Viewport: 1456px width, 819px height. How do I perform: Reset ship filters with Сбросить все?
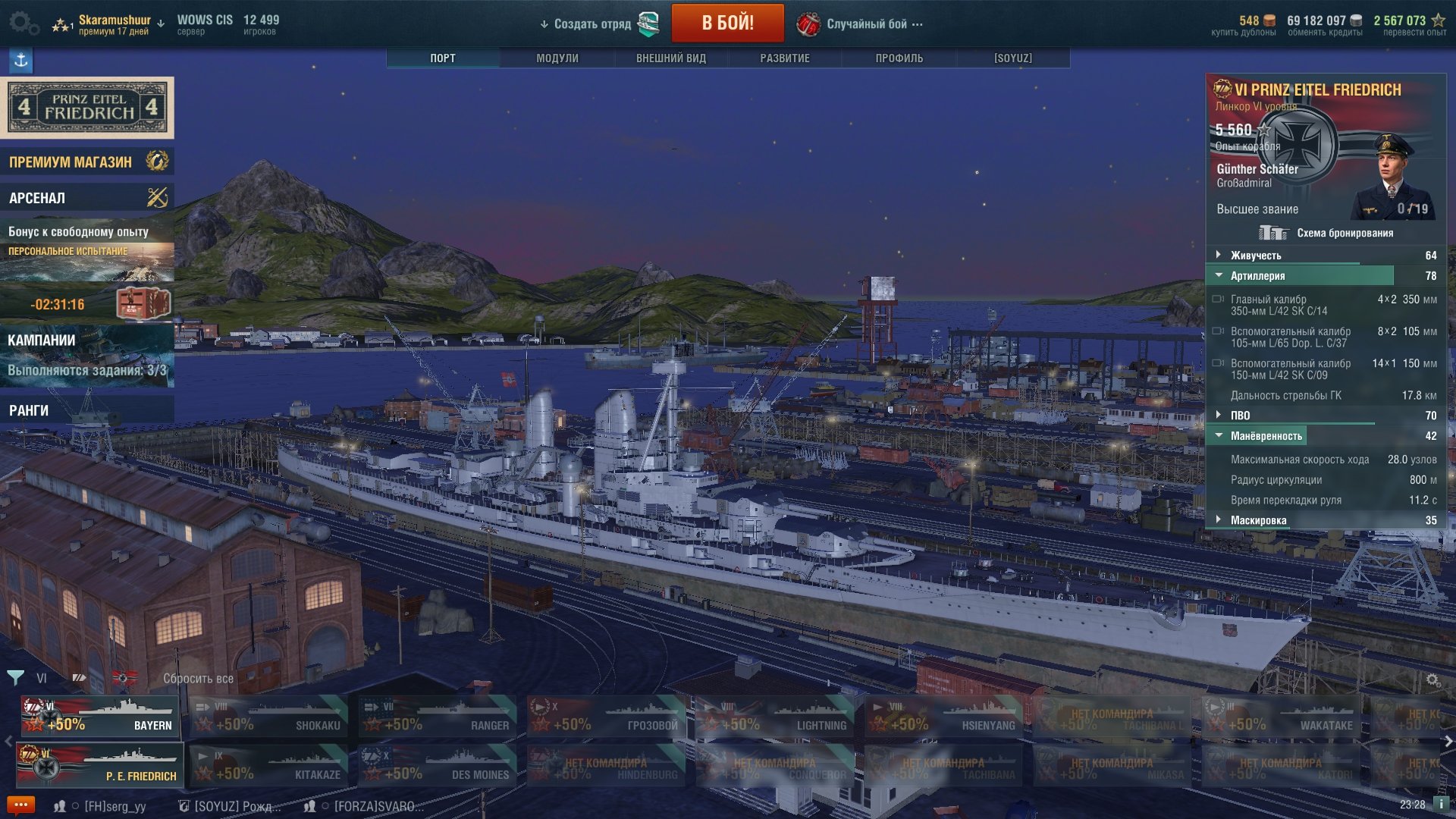pos(198,679)
